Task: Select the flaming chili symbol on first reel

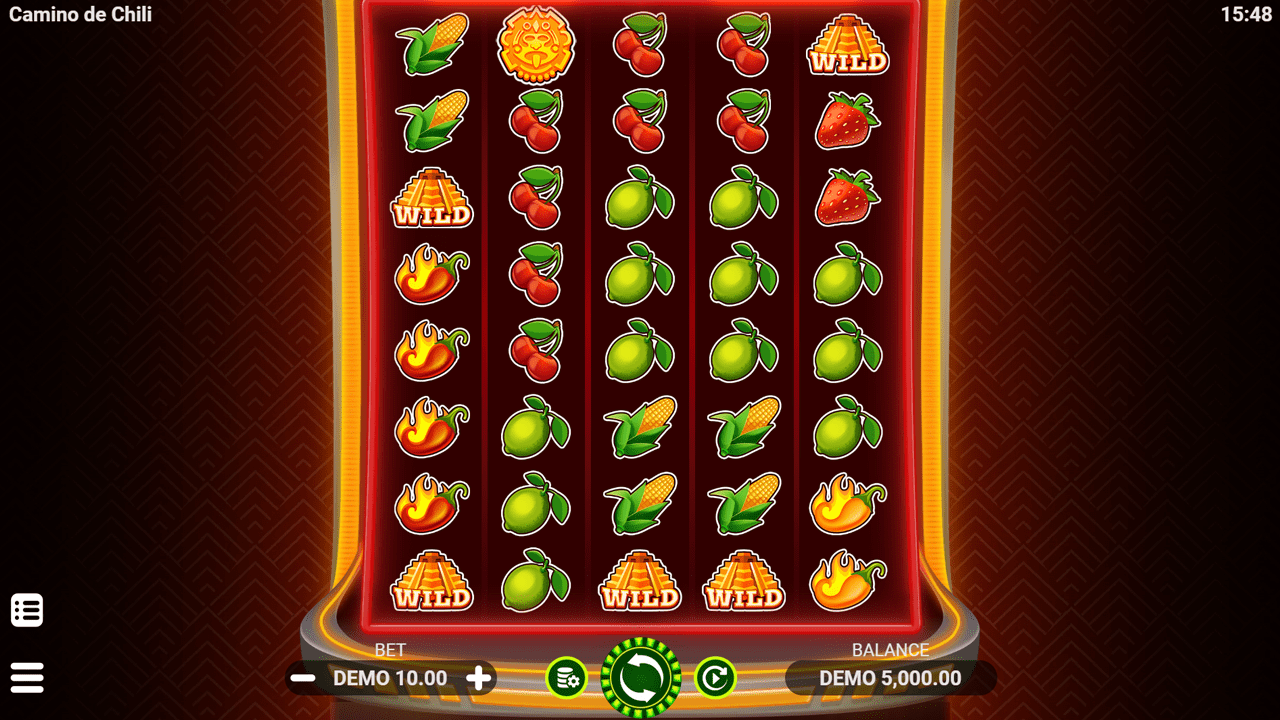Action: tap(432, 278)
